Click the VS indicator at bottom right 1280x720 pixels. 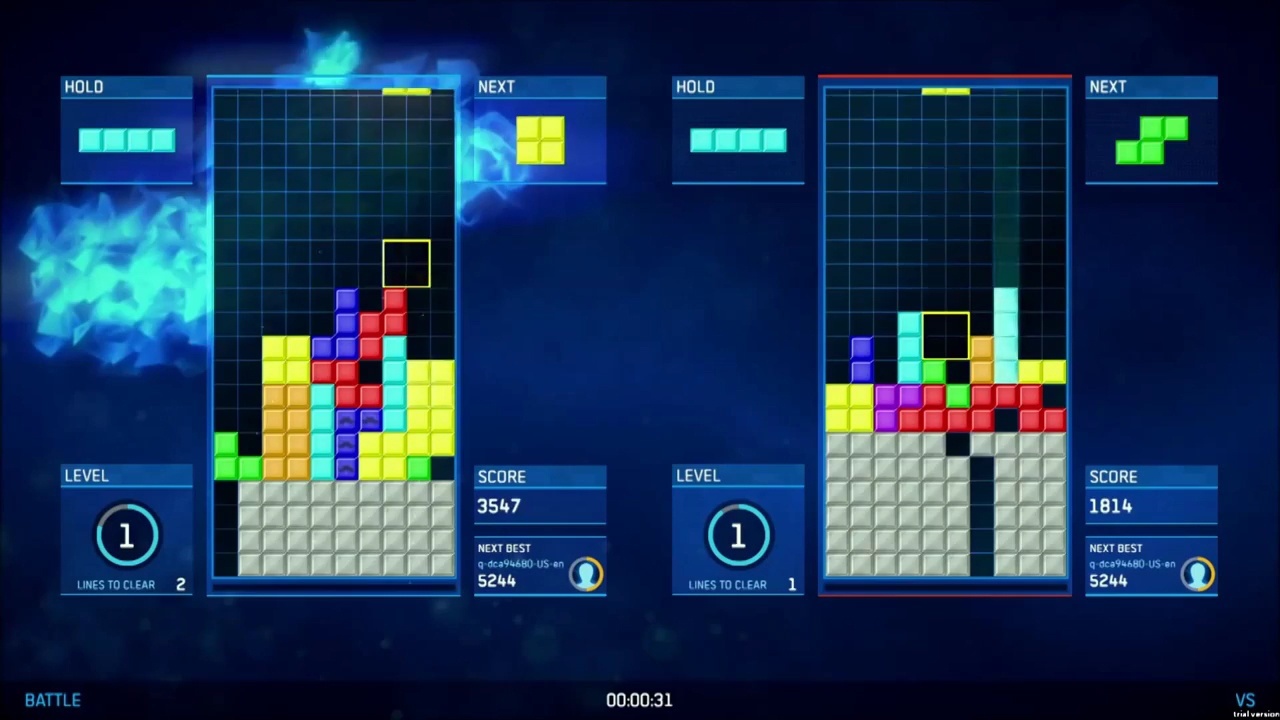(x=1245, y=699)
